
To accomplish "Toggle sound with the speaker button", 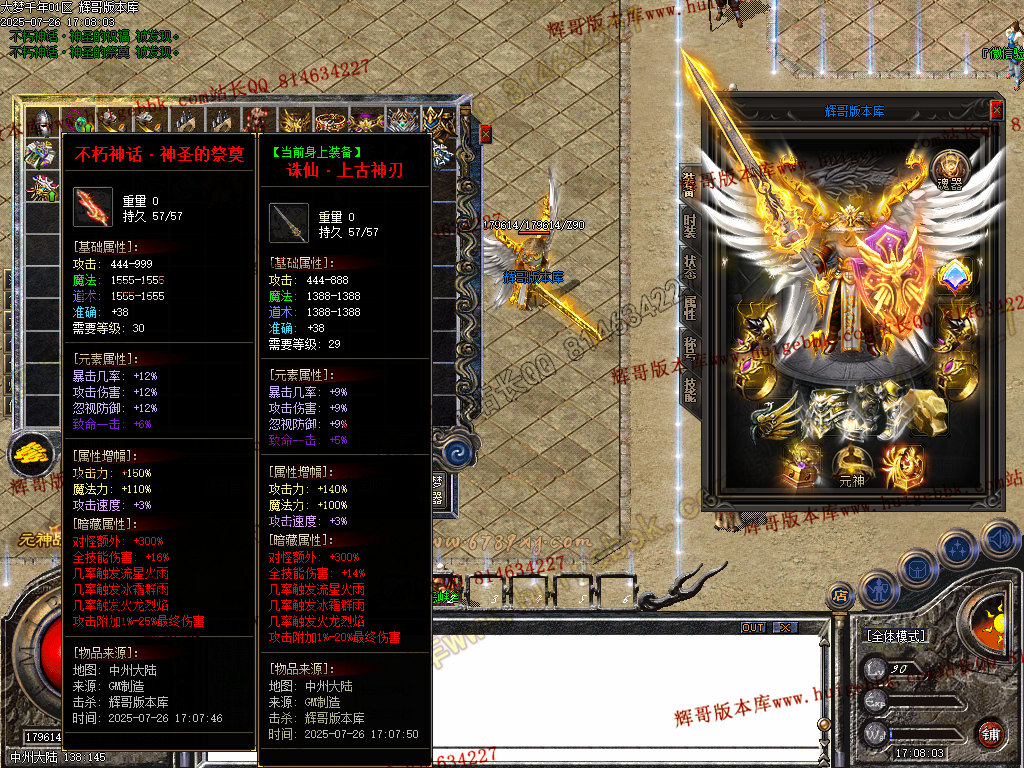I will click(998, 537).
